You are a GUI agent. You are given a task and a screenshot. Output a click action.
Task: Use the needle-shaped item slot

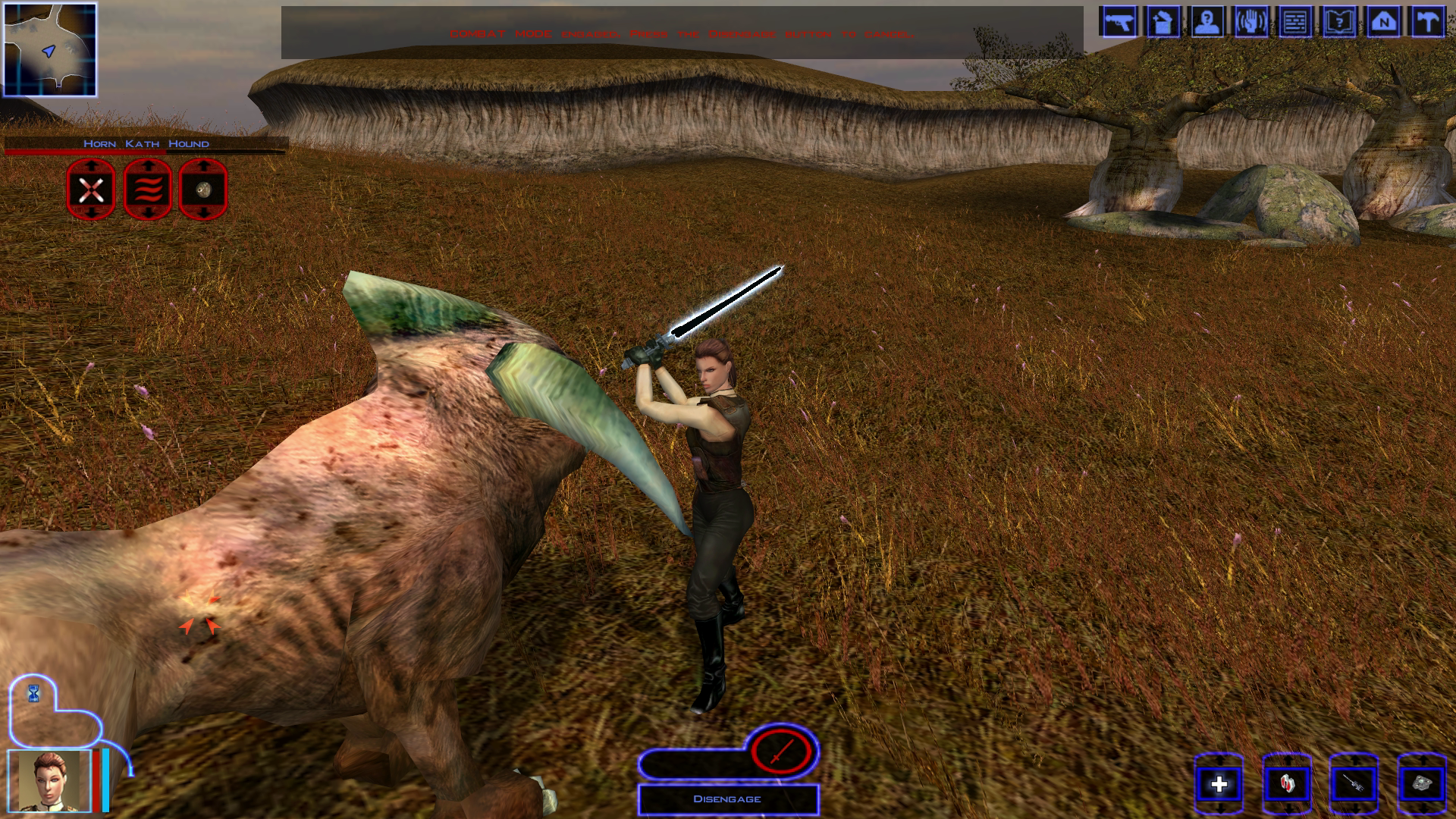1354,784
